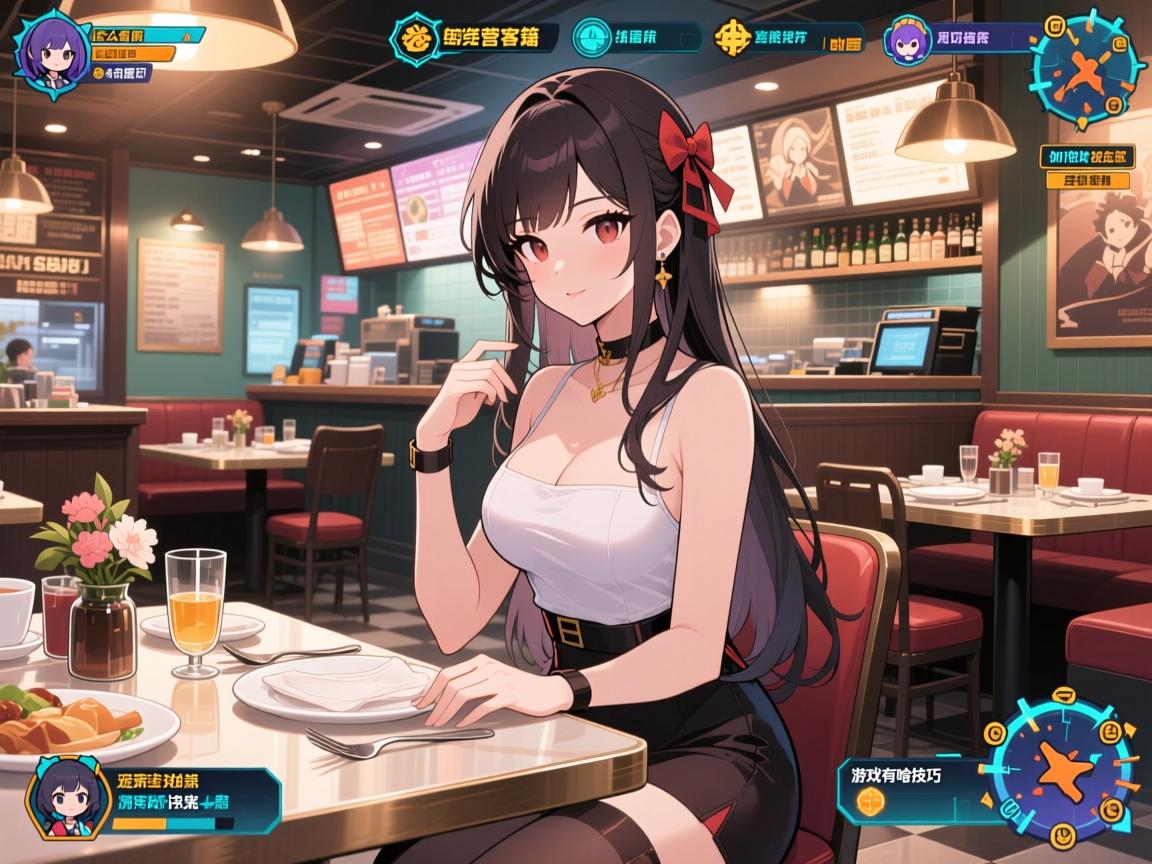Select the teal circular icon button

[x=593, y=37]
